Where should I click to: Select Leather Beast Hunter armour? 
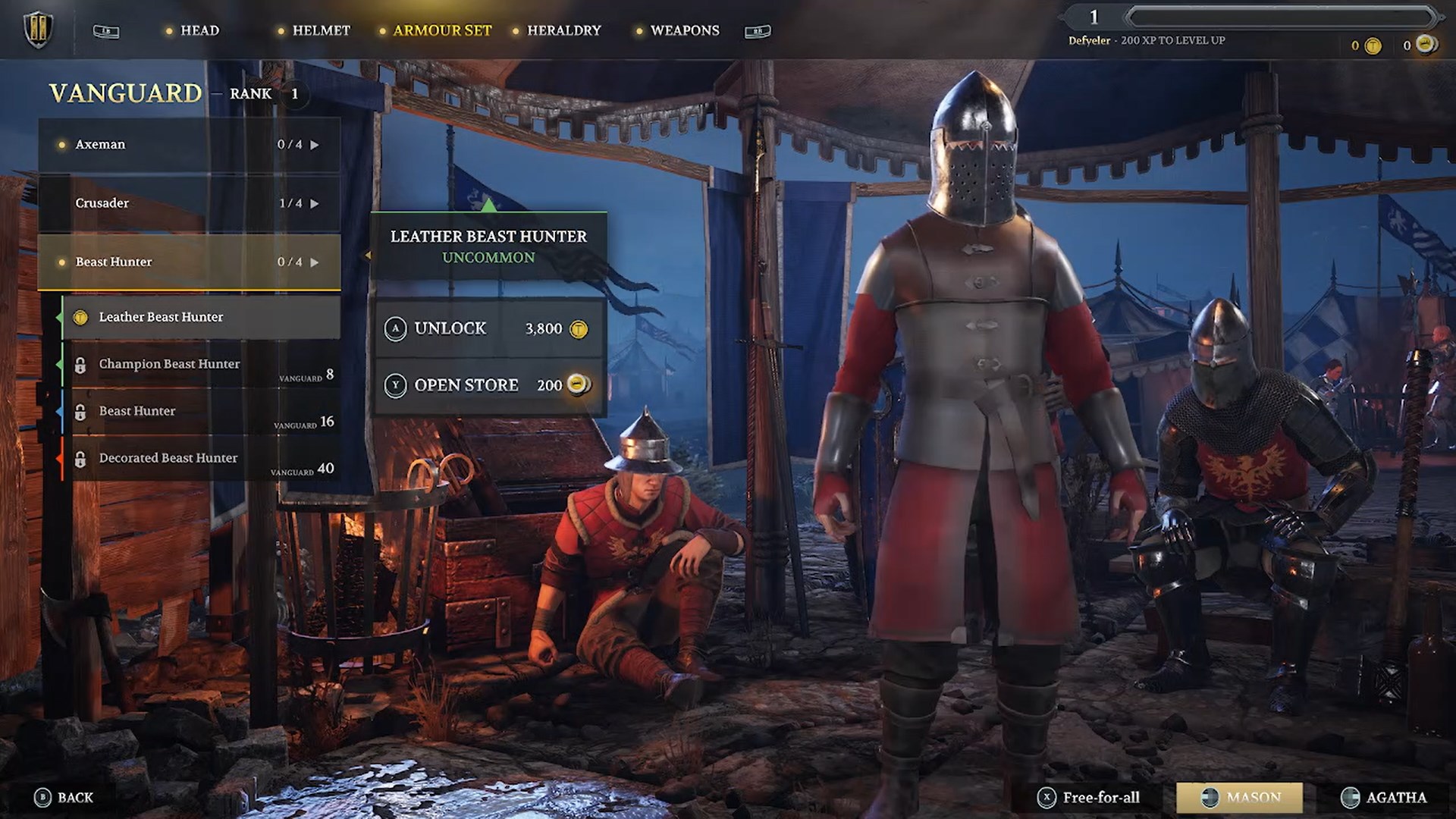pyautogui.click(x=201, y=317)
